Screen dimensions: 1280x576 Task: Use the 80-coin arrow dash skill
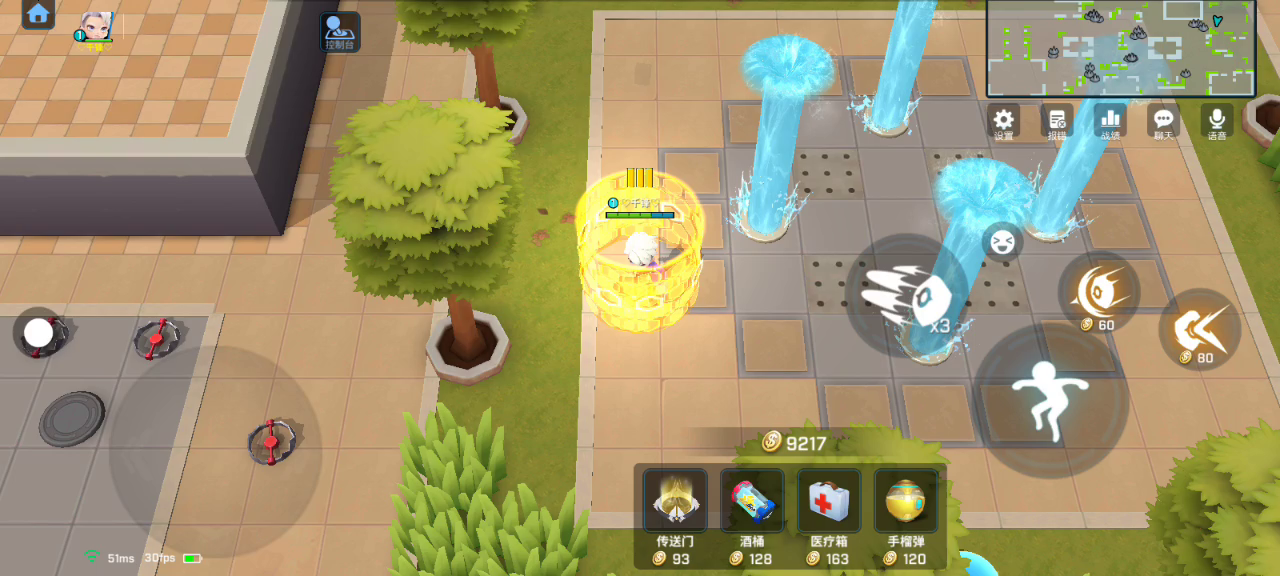1199,328
